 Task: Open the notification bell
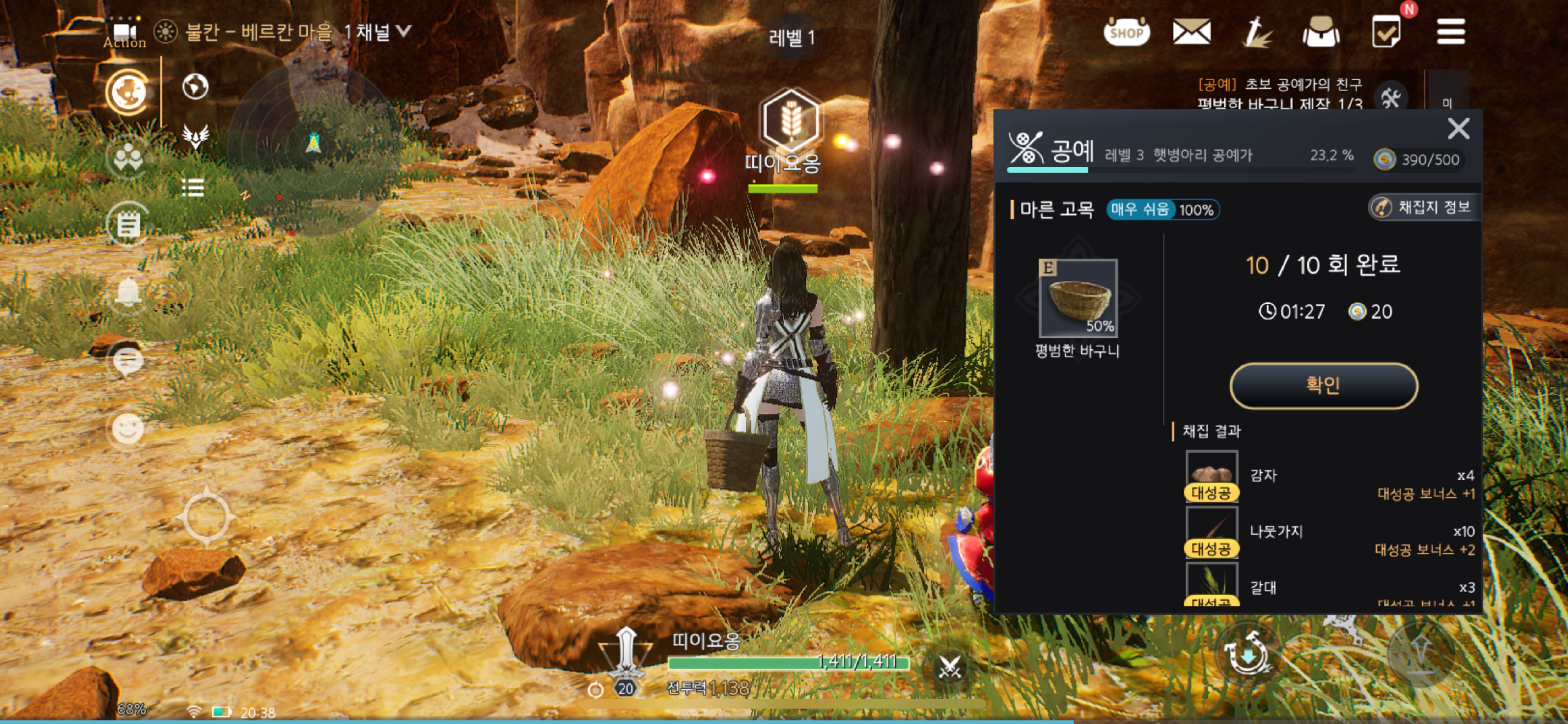tap(128, 293)
